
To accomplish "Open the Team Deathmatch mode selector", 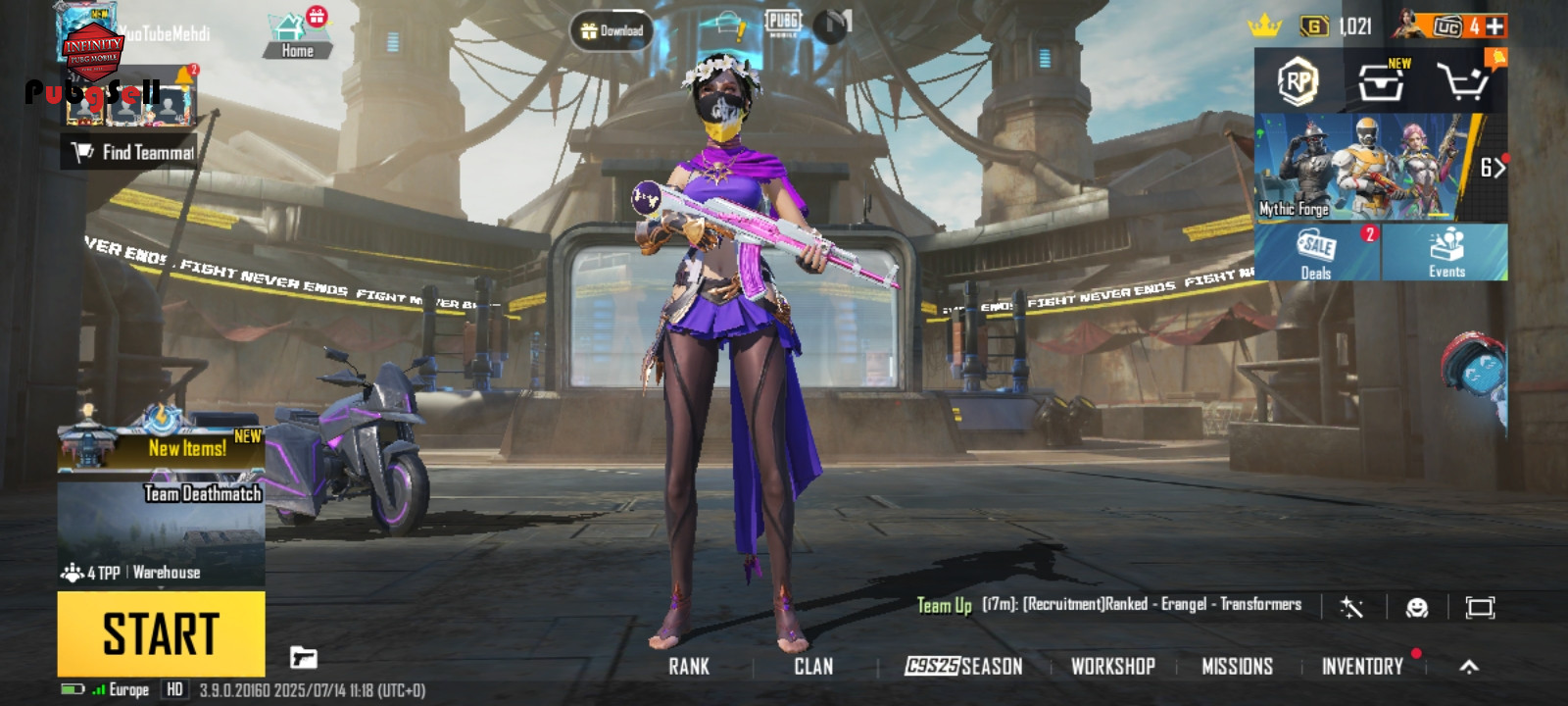I will (162, 529).
